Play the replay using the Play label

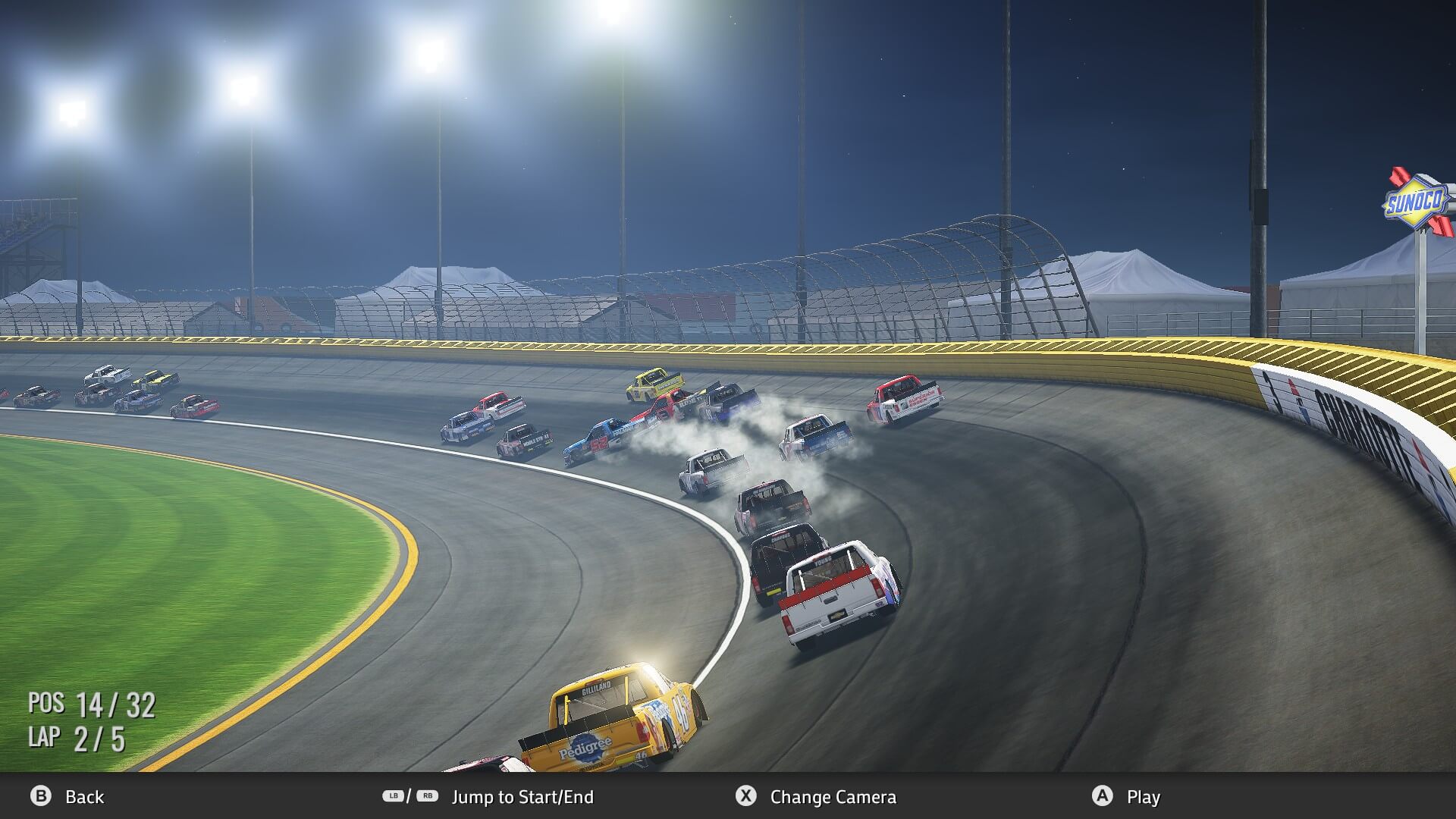[1143, 797]
